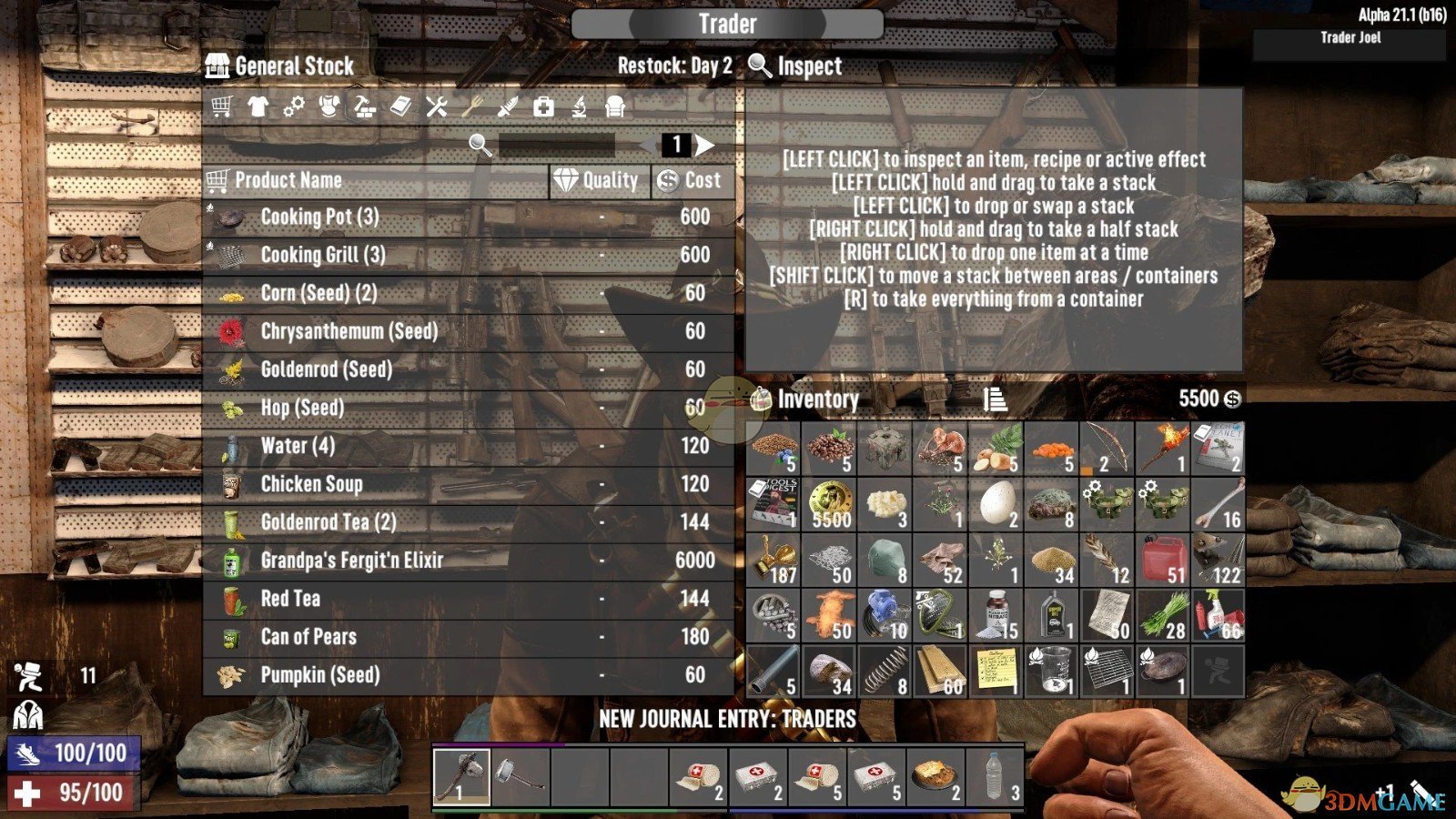Pick the Duke's casino tokens stack

click(x=829, y=504)
